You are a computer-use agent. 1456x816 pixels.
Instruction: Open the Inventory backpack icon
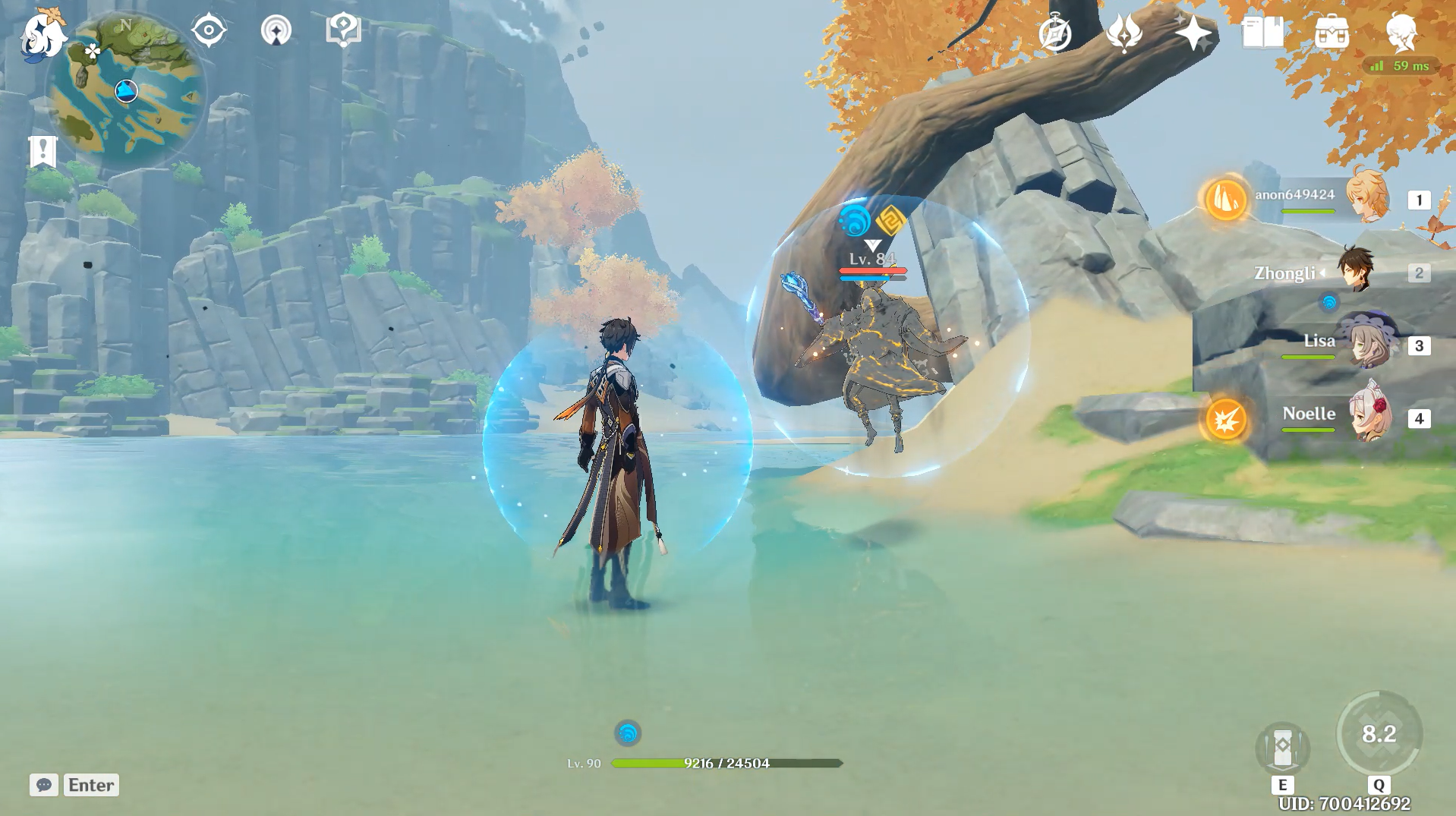1332,33
